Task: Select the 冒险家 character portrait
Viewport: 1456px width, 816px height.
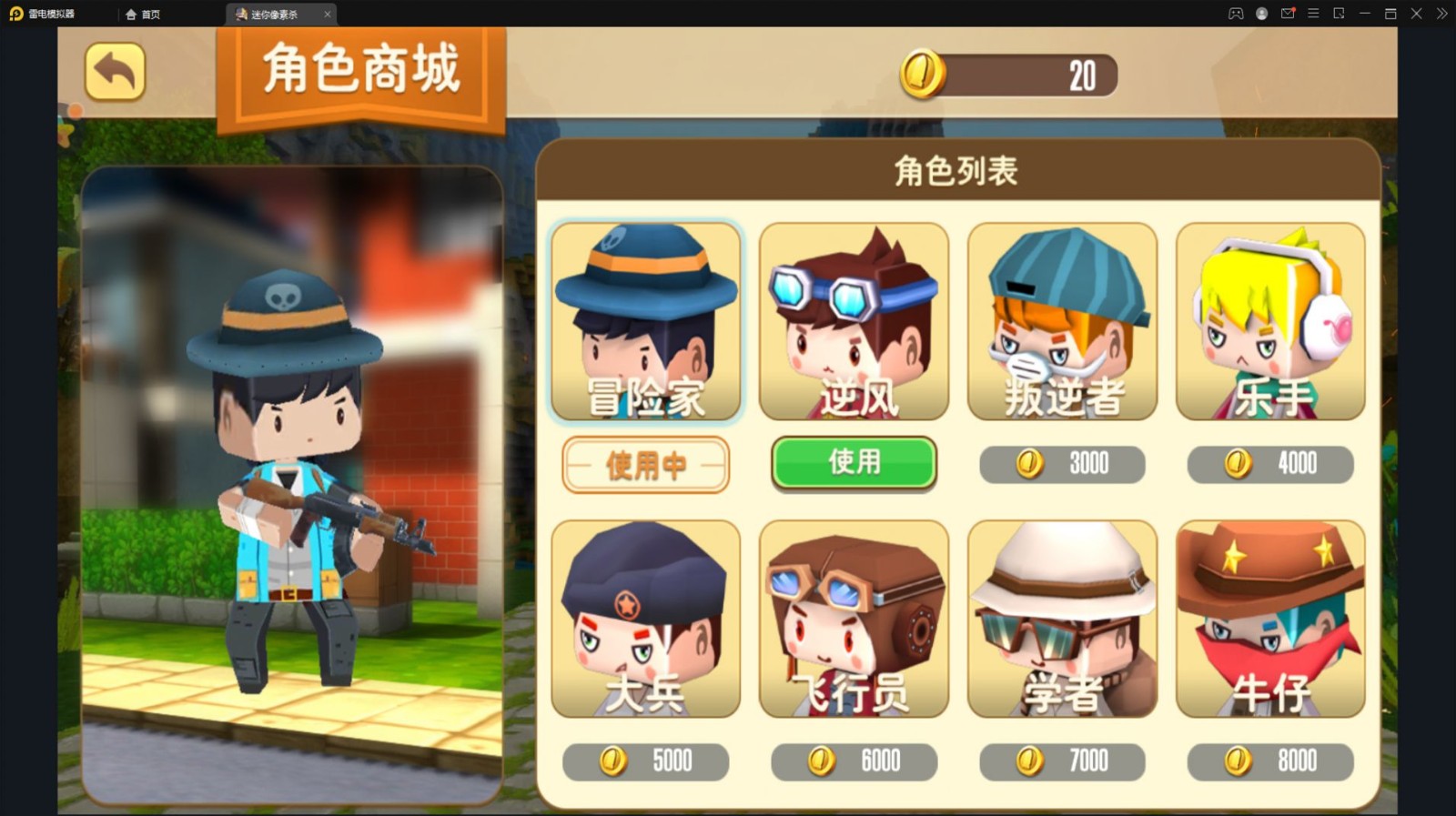Action: click(645, 320)
